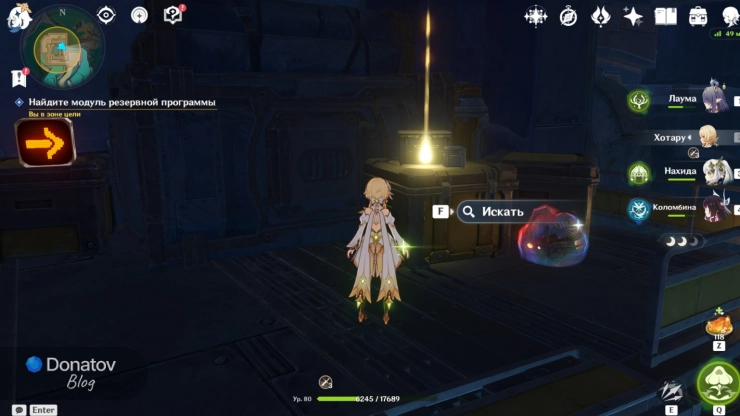This screenshot has height=416, width=740.
Task: Activate the elemental skill with white blades
Action: tap(671, 391)
